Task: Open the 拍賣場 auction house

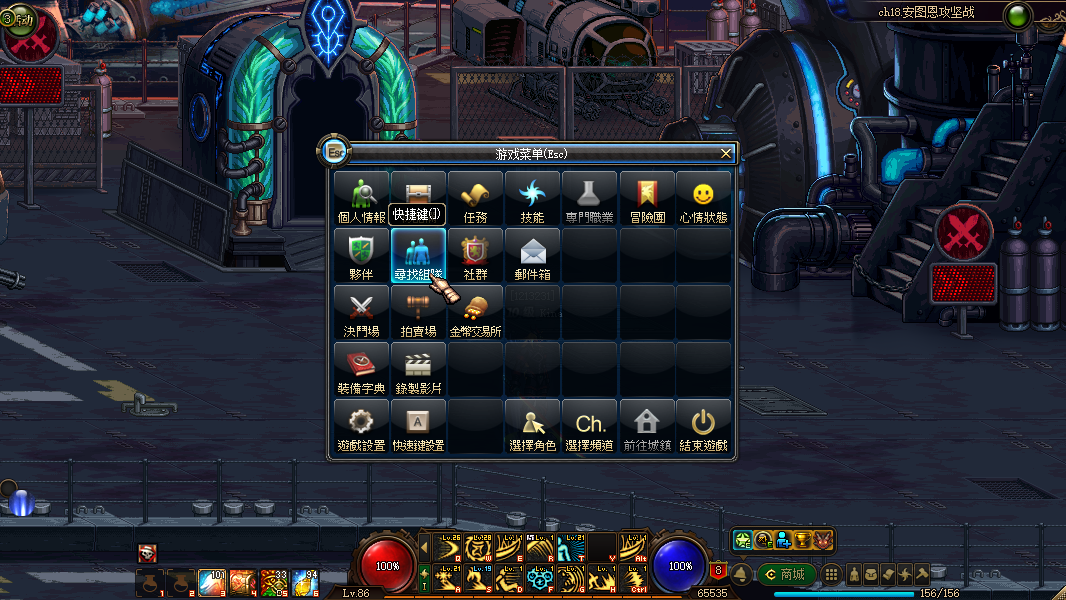Action: click(x=418, y=312)
